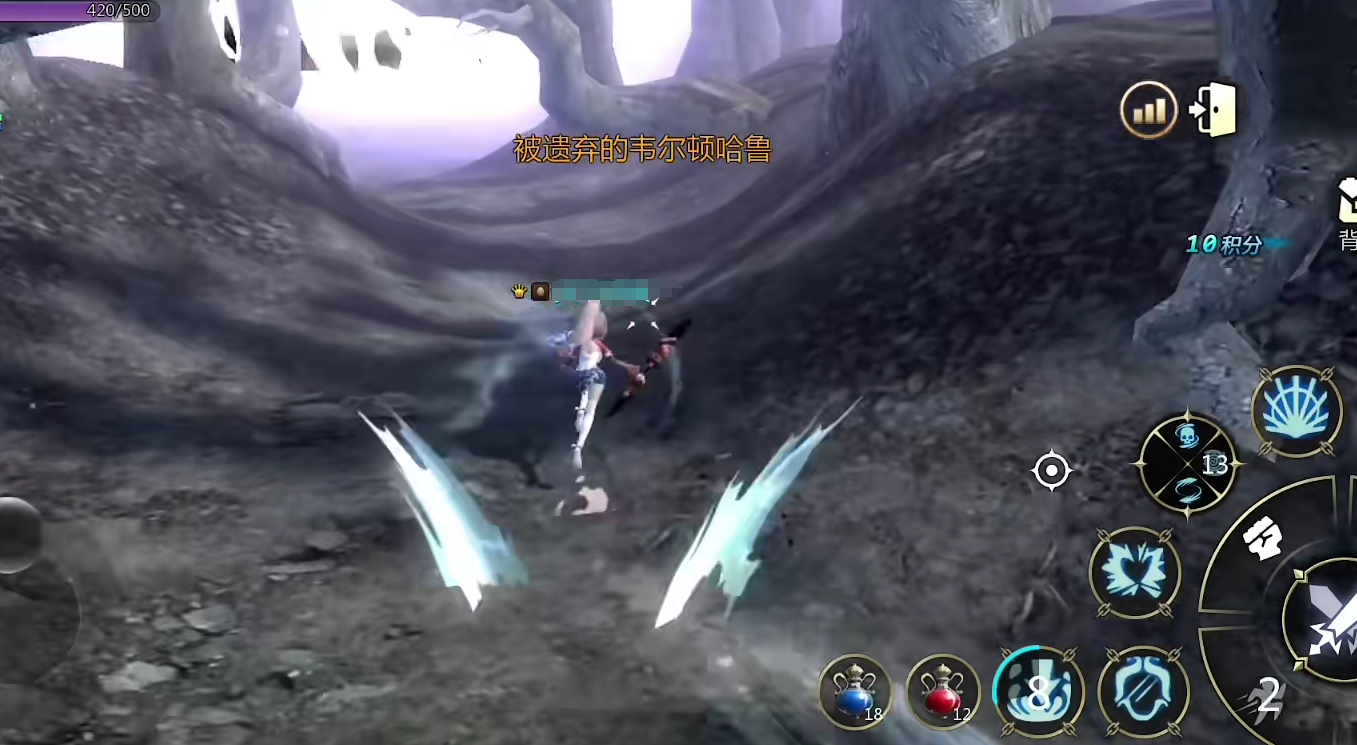The width and height of the screenshot is (1357, 745).
Task: Use the shield guard skill
Action: pyautogui.click(x=1143, y=691)
